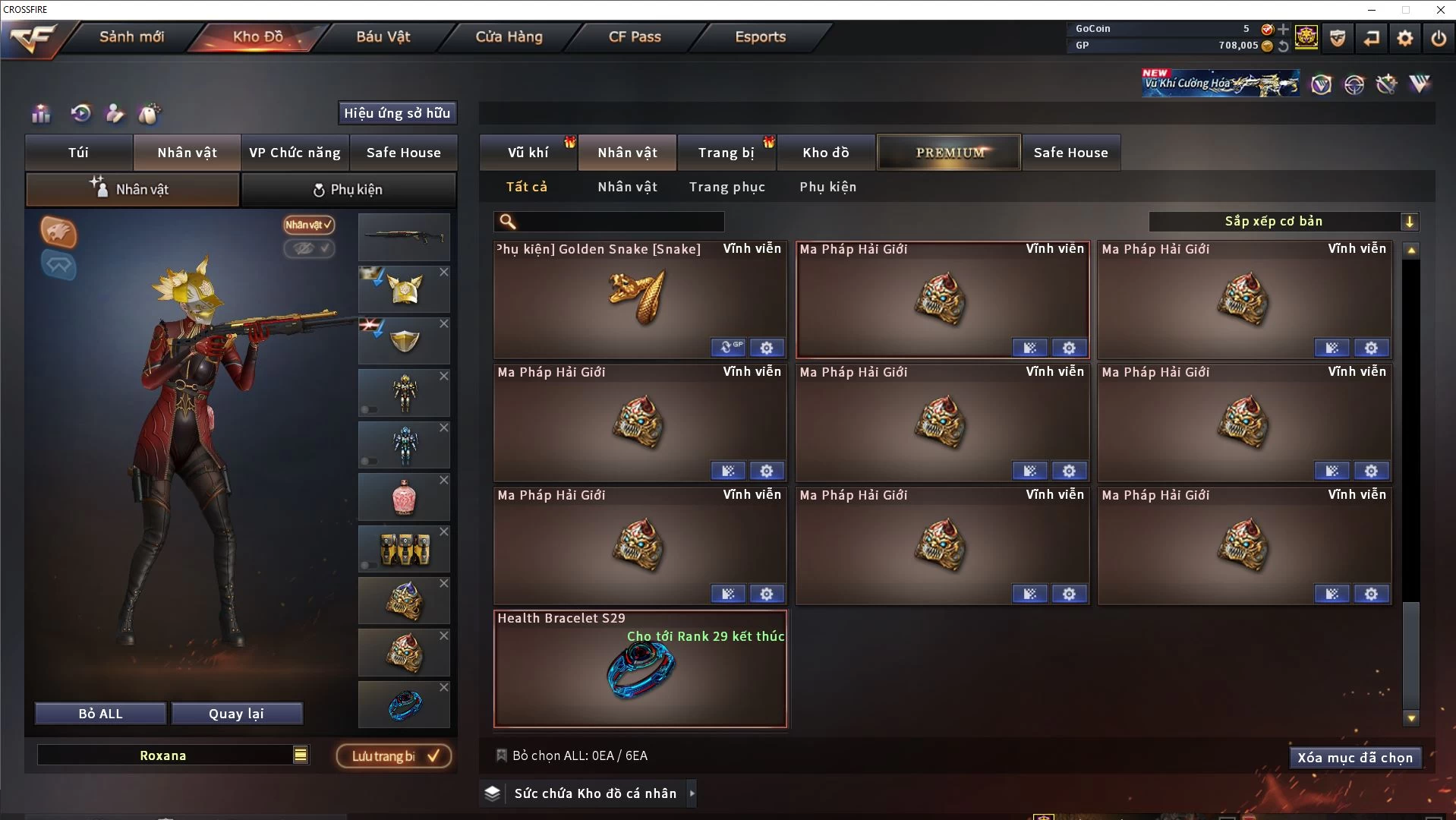Screen dimensions: 1456x820
Task: Close the CROSSFIRE game window
Action: point(1440,10)
